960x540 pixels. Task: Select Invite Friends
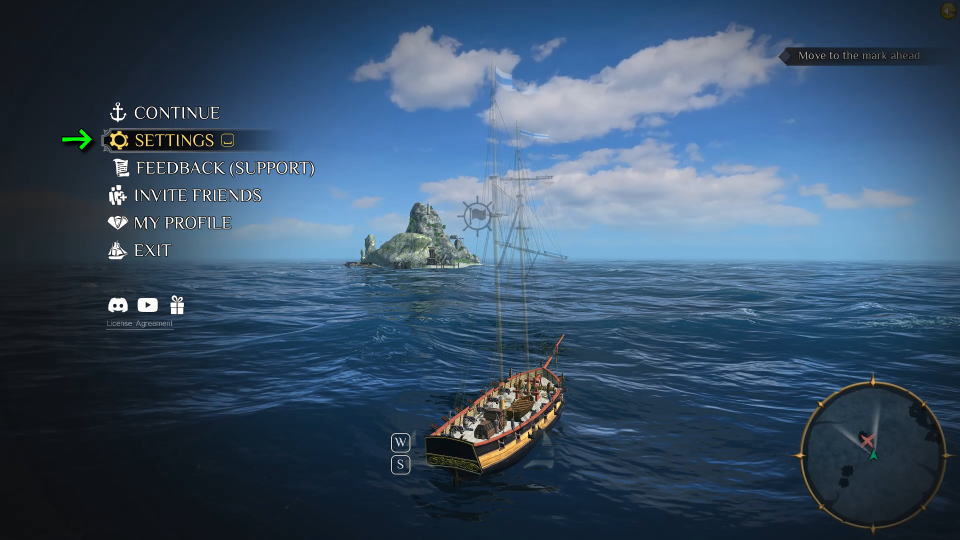[197, 195]
